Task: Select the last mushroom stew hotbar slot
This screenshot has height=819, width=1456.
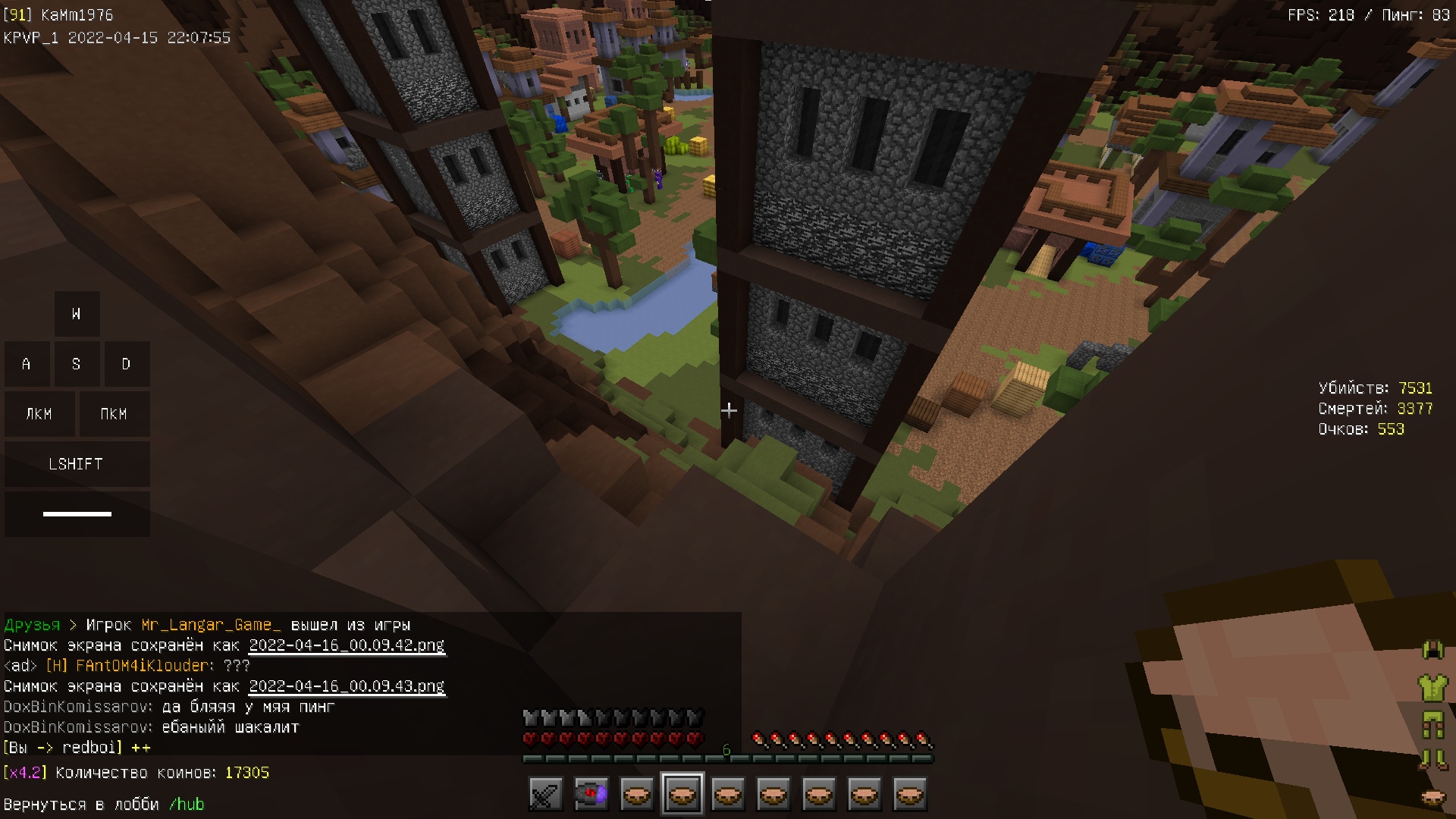Action: click(909, 795)
